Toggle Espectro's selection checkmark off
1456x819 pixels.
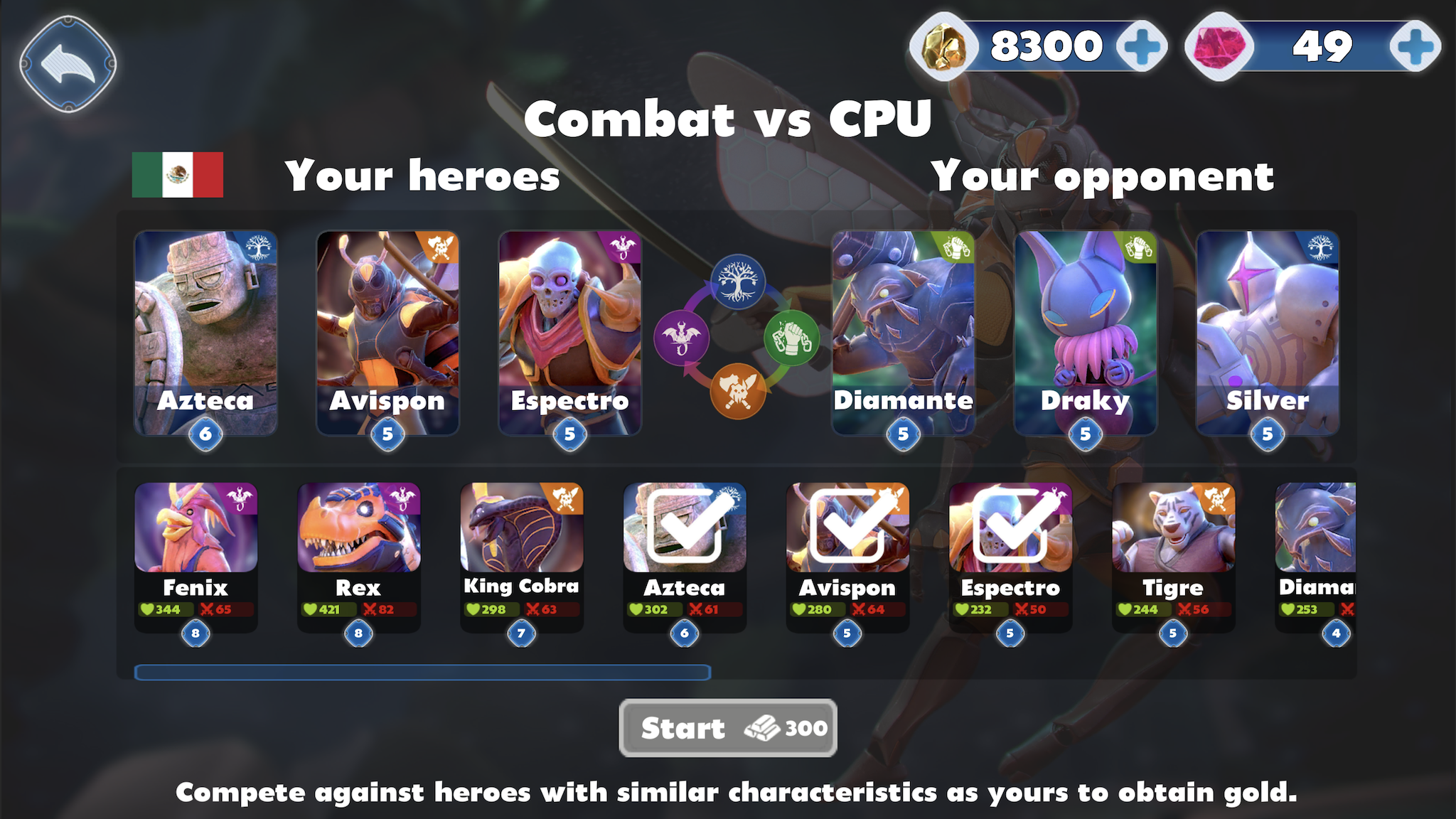pos(1010,528)
